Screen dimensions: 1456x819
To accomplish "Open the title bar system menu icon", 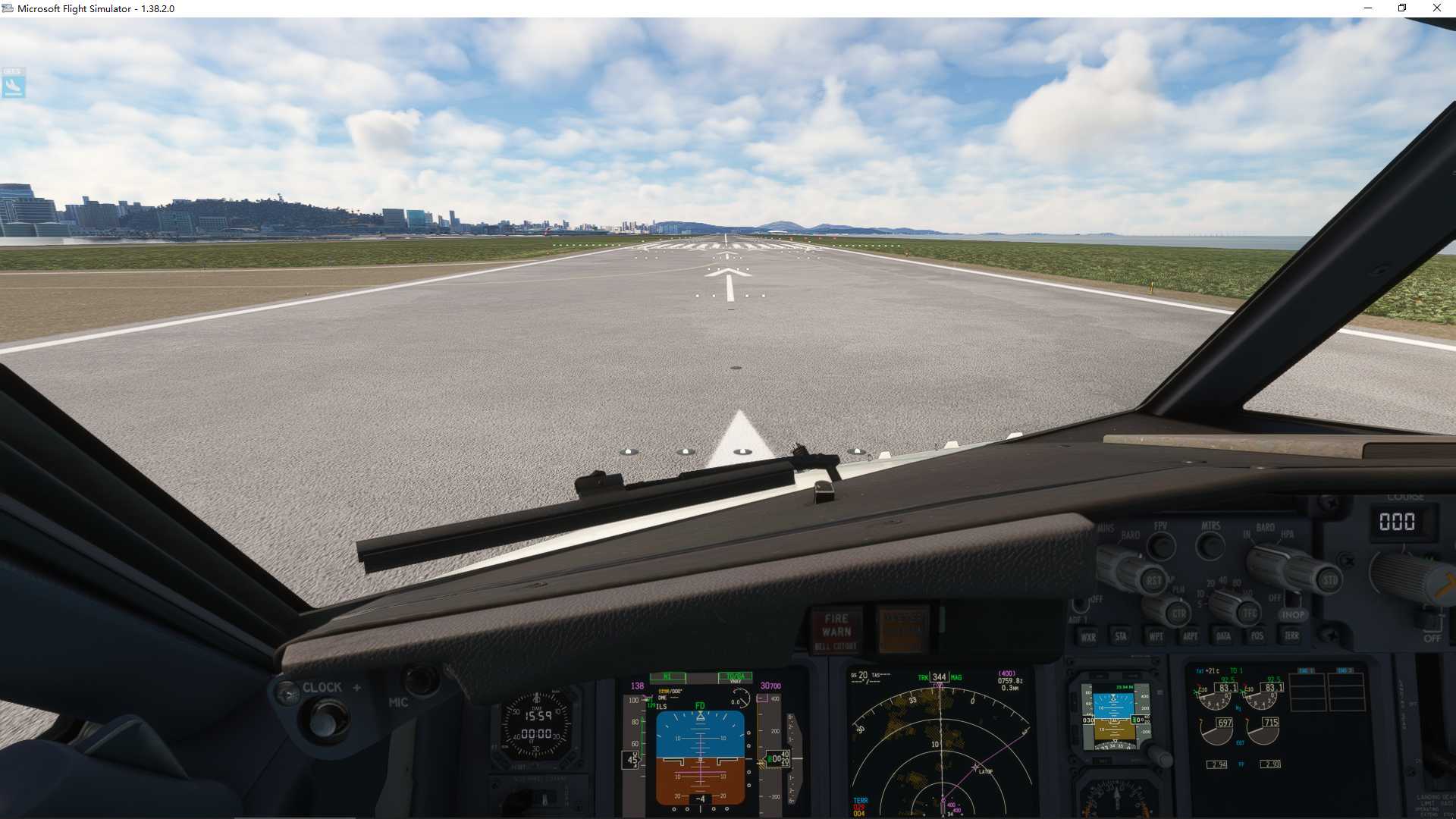I will (6, 8).
